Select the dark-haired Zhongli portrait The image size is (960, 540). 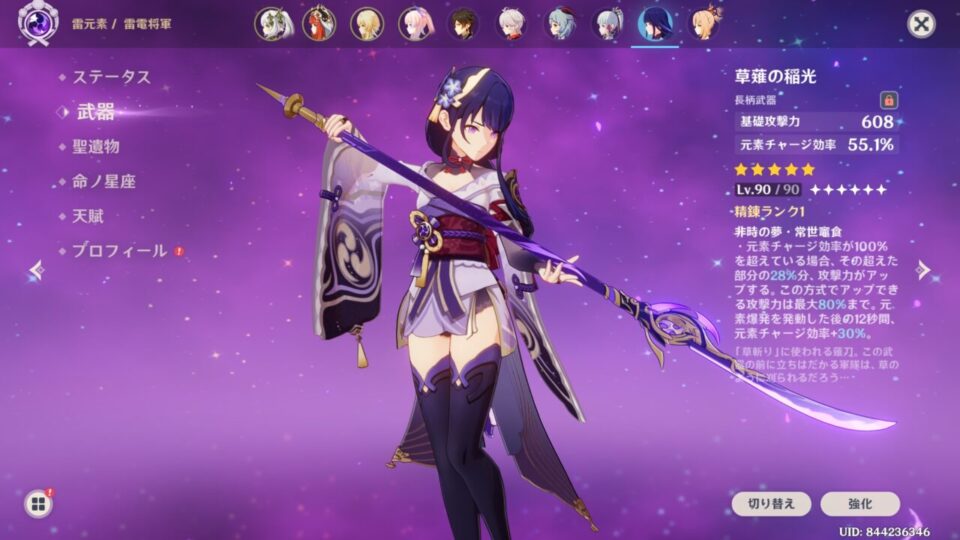tap(463, 24)
